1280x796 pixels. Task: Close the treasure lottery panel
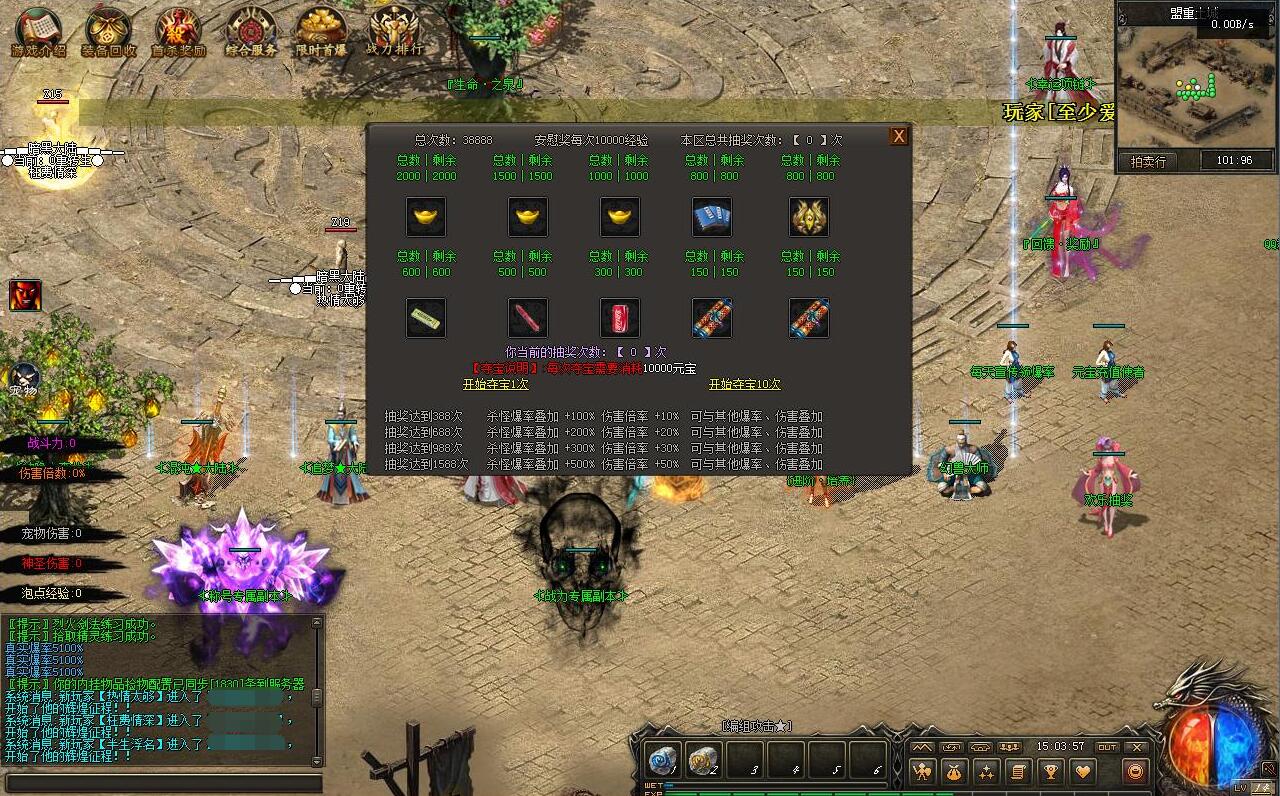pos(899,136)
